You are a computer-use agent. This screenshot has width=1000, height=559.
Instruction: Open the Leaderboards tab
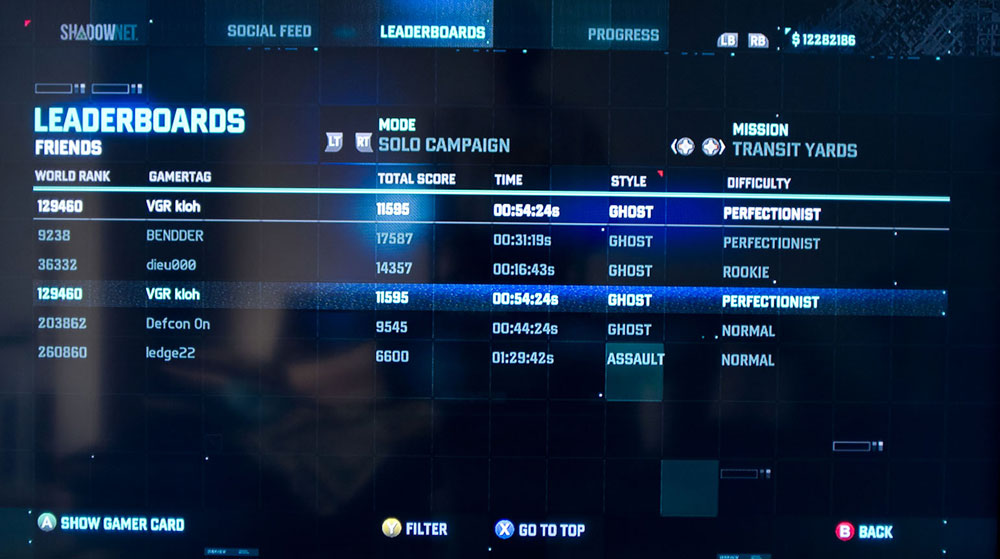pyautogui.click(x=432, y=32)
